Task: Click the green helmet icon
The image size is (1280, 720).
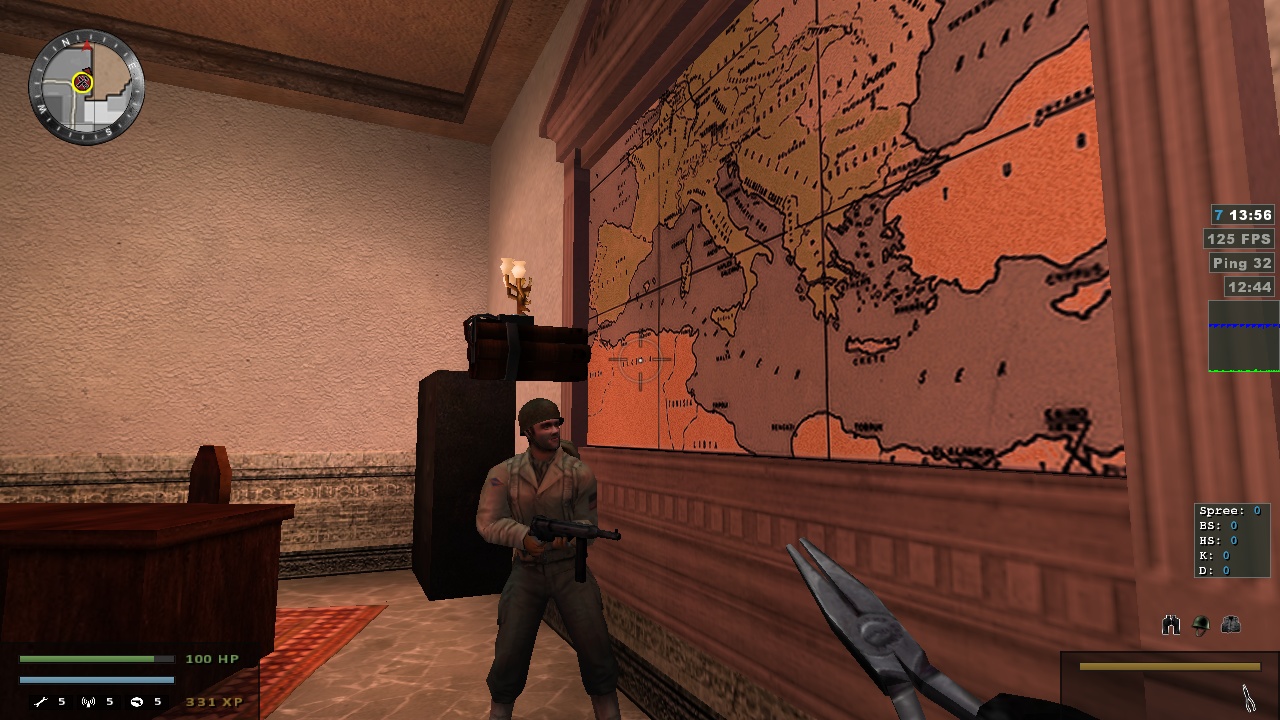Action: (x=1201, y=626)
